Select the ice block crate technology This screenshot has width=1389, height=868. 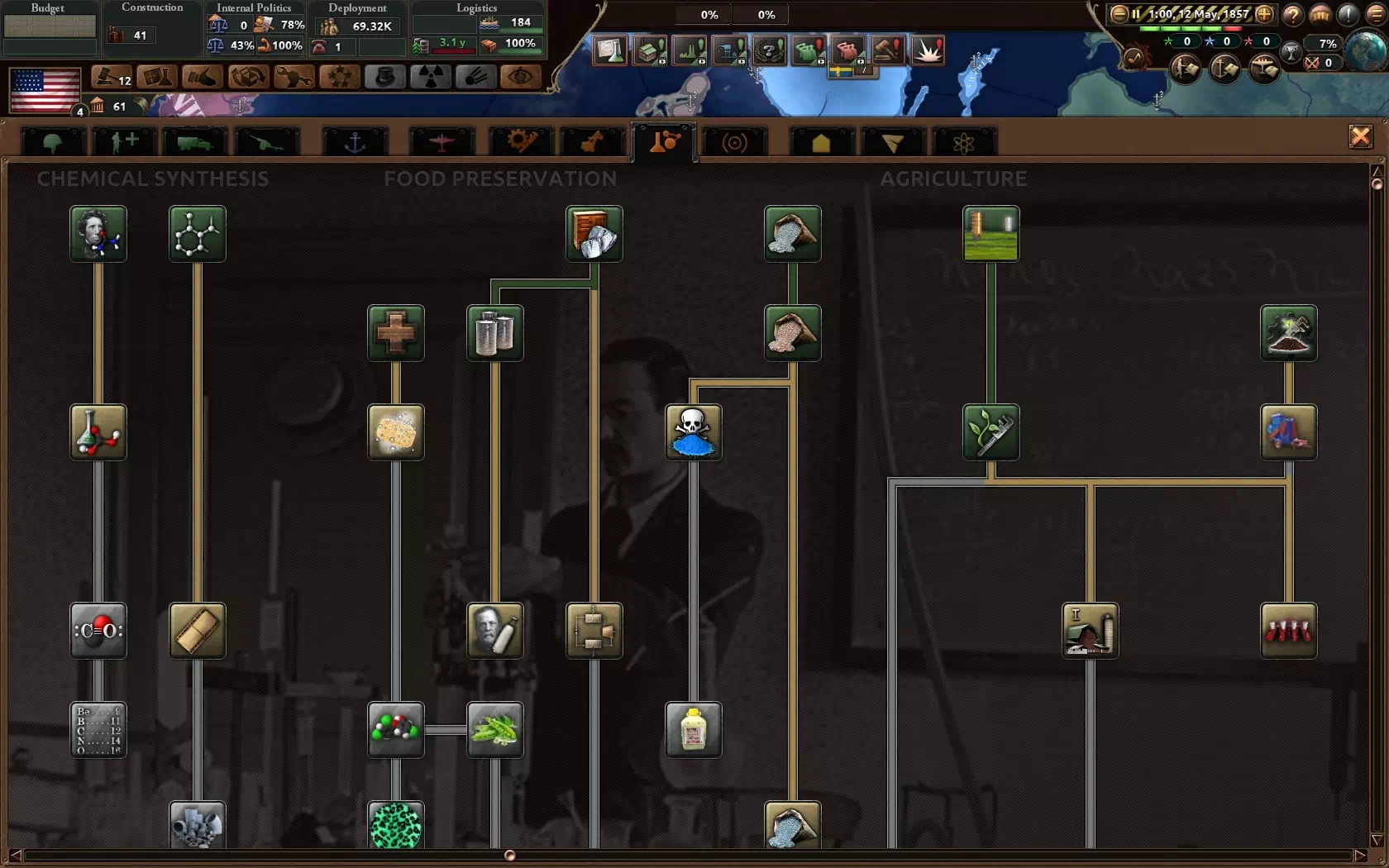[x=594, y=234]
